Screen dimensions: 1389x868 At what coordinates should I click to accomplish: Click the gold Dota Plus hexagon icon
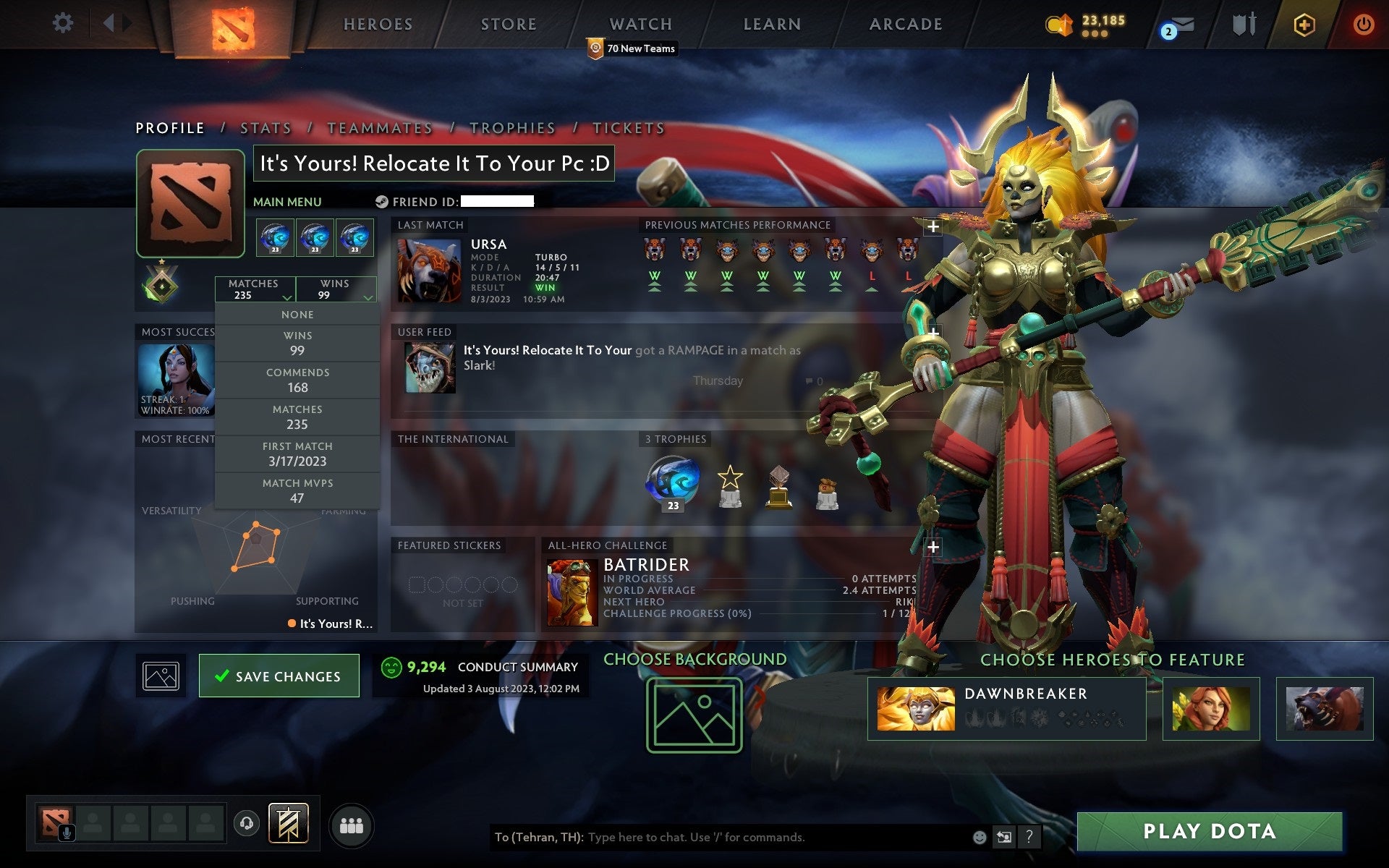coord(1303,24)
